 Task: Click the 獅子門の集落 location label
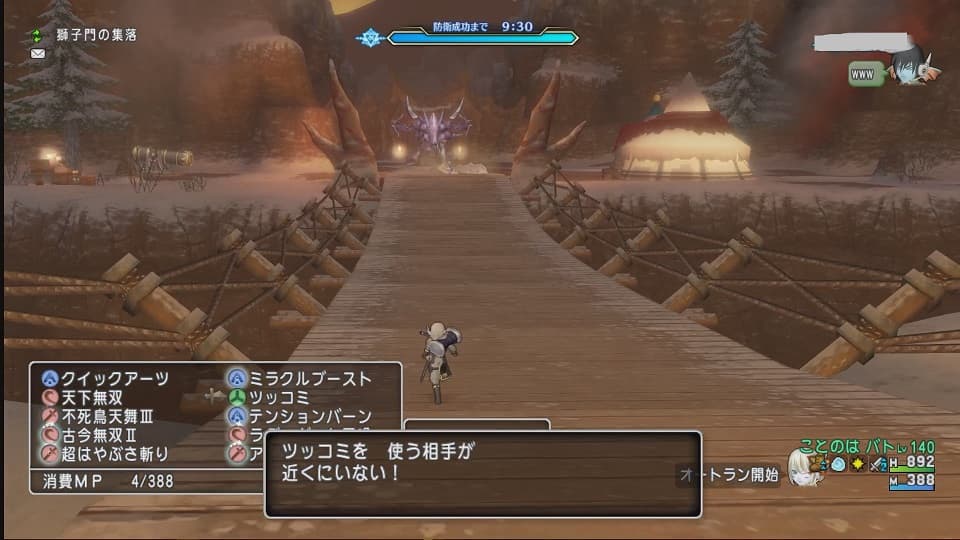(96, 34)
